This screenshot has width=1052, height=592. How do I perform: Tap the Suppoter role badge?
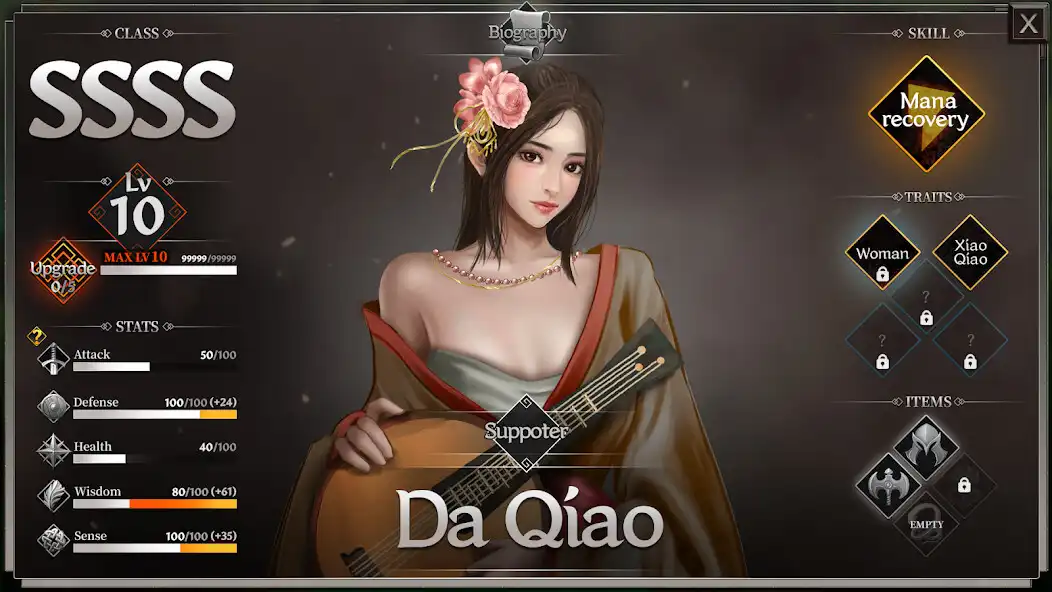[x=526, y=431]
